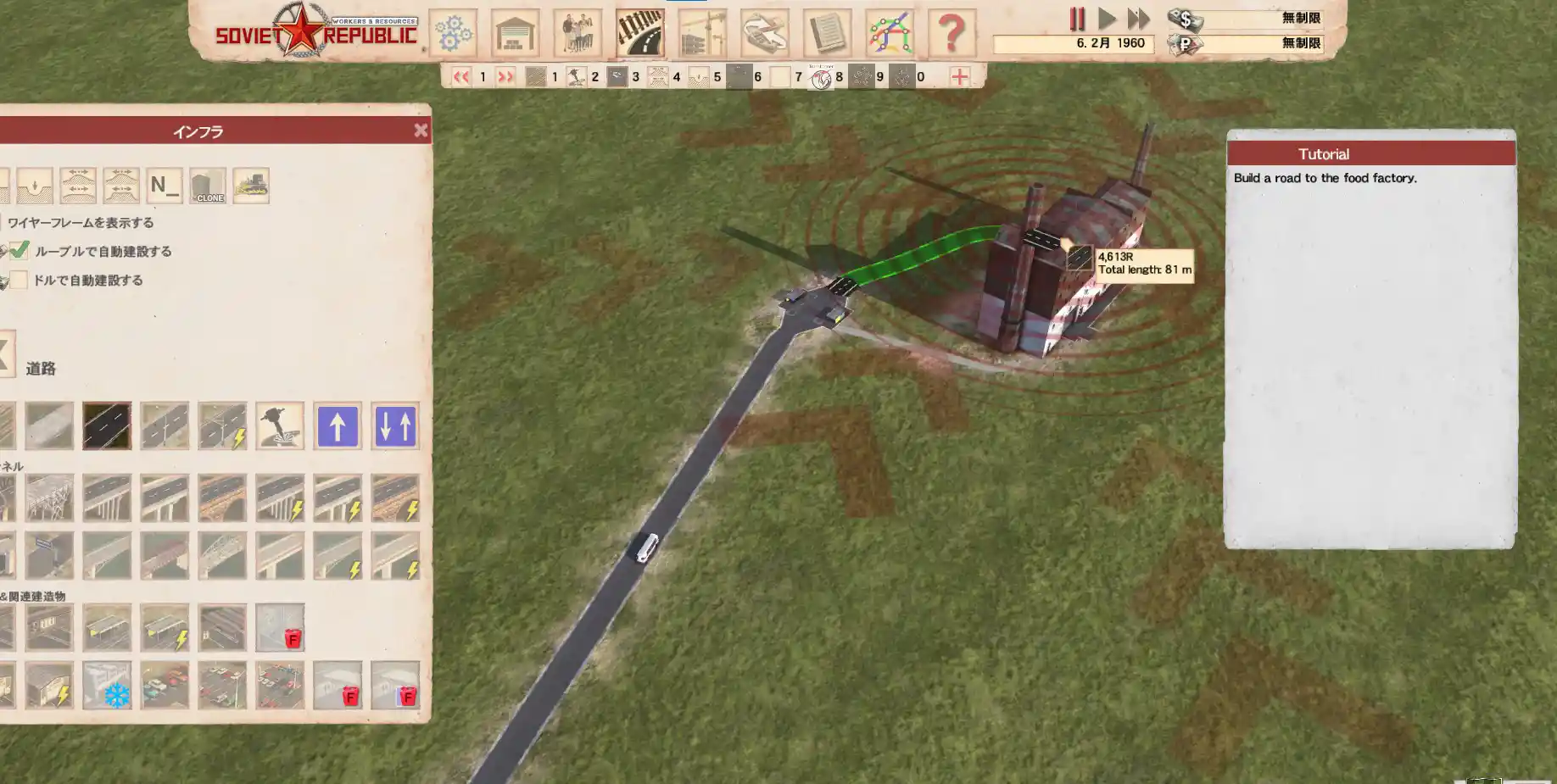Image resolution: width=1557 pixels, height=784 pixels.
Task: Open the transport lines map menu
Action: point(890,34)
